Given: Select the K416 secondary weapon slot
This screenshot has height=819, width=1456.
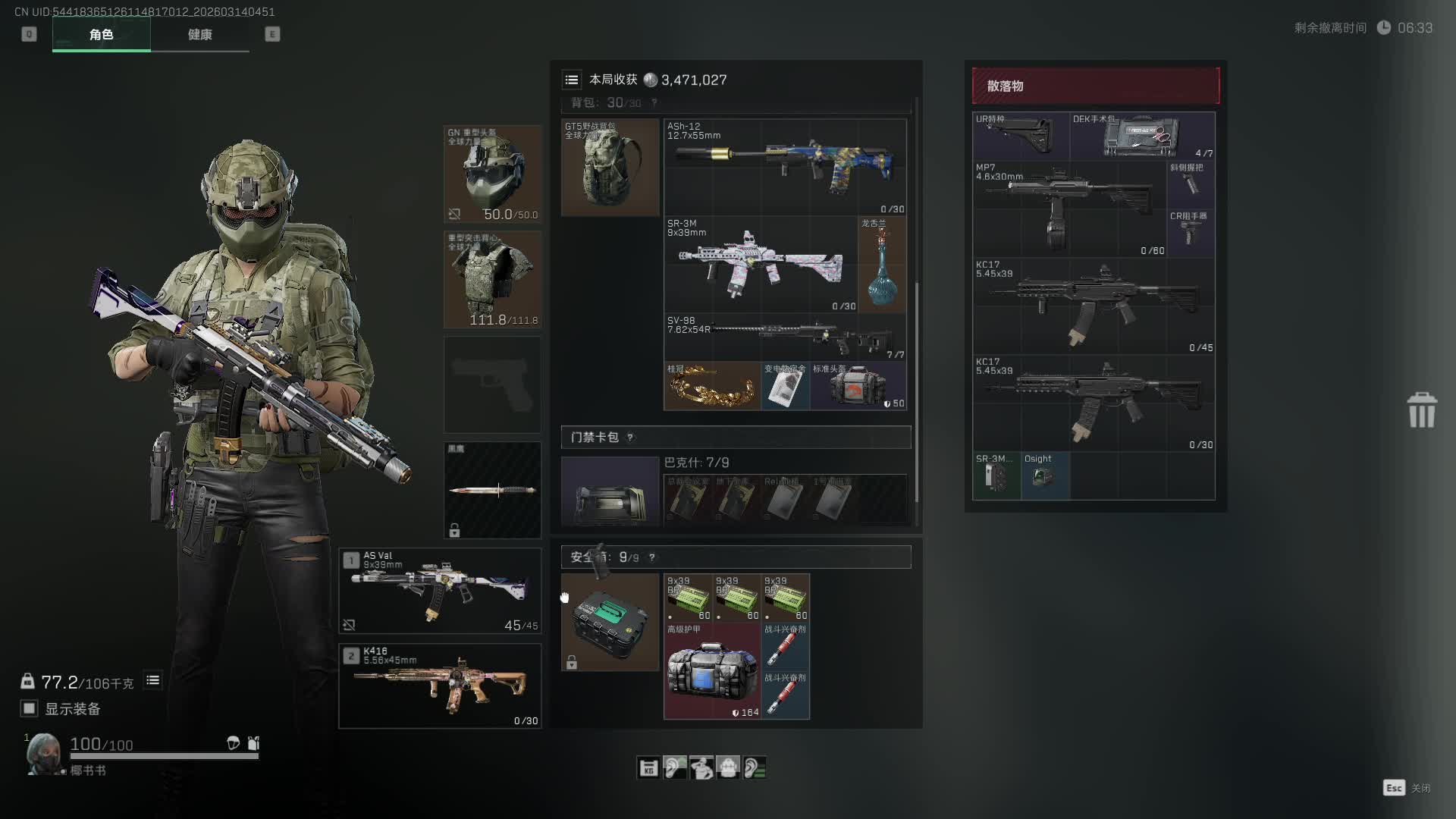Looking at the screenshot, I should (x=440, y=686).
